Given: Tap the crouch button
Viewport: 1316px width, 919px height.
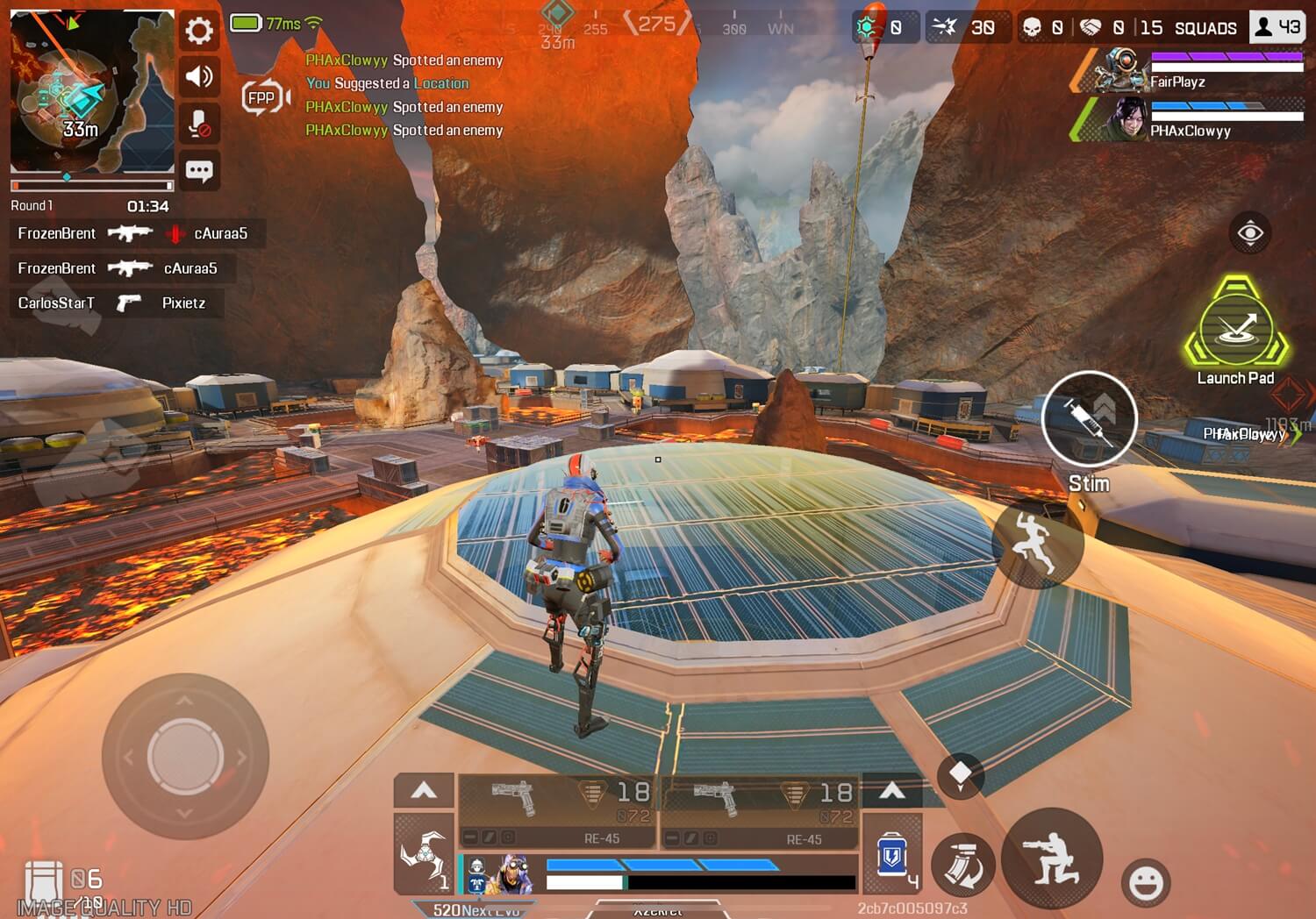Looking at the screenshot, I should coord(1052,858).
